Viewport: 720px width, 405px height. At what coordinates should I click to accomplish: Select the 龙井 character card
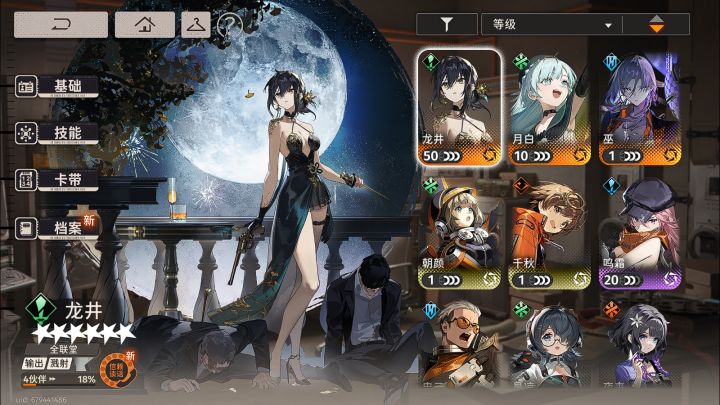click(459, 107)
